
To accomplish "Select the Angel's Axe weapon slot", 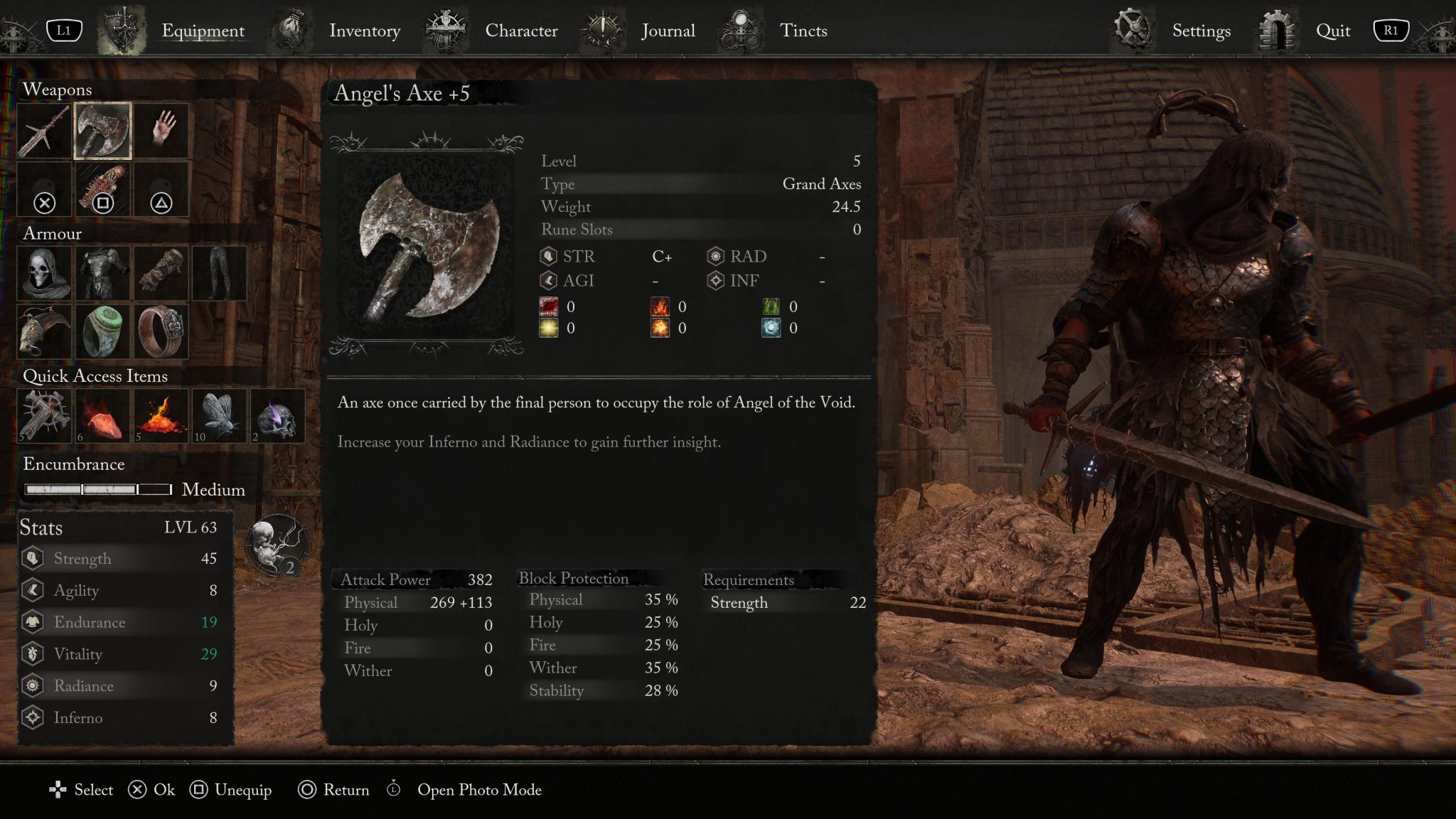I will click(102, 130).
